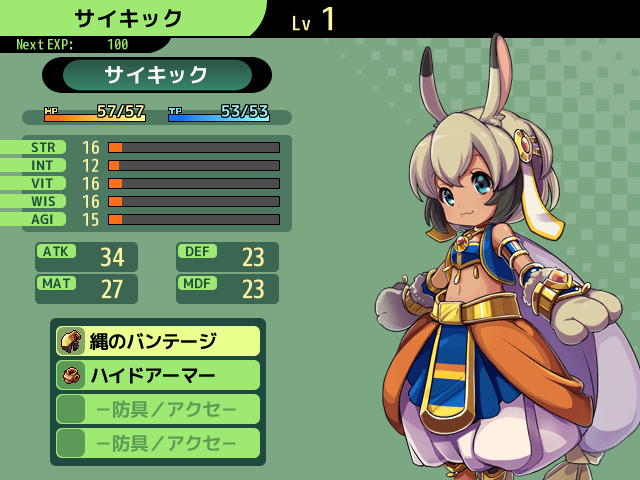This screenshot has height=480, width=640.
Task: Choose the ハイドアーマー armor slot
Action: [158, 375]
